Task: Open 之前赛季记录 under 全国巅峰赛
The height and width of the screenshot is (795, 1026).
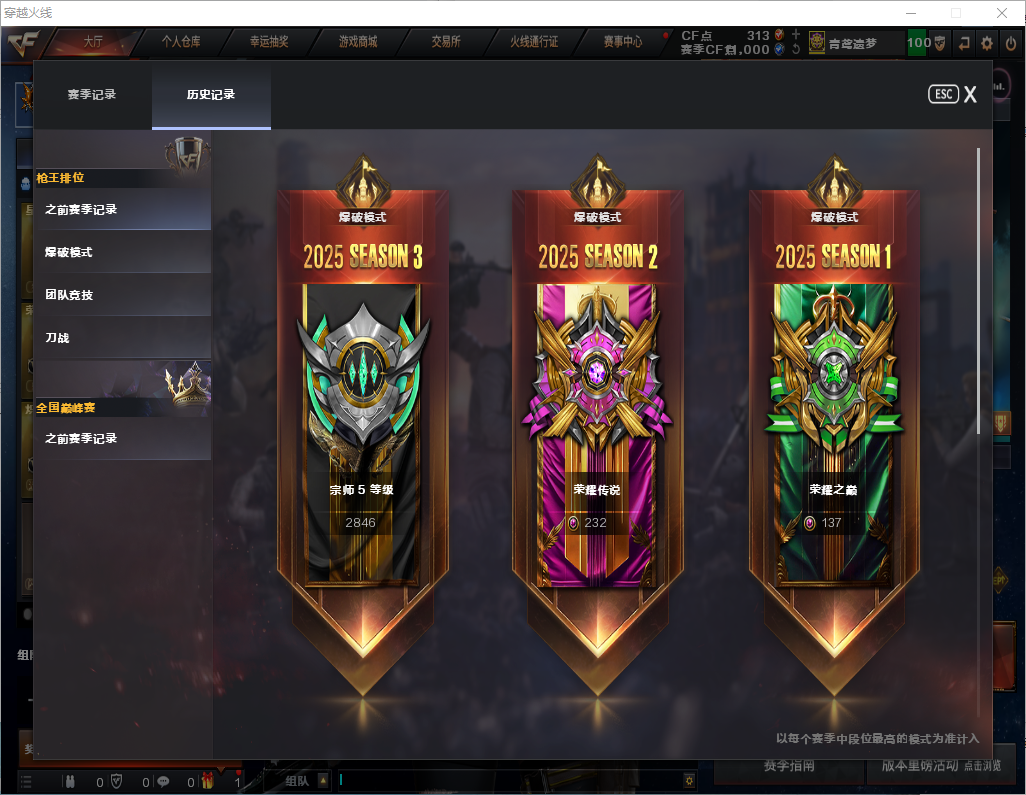Action: pos(122,439)
